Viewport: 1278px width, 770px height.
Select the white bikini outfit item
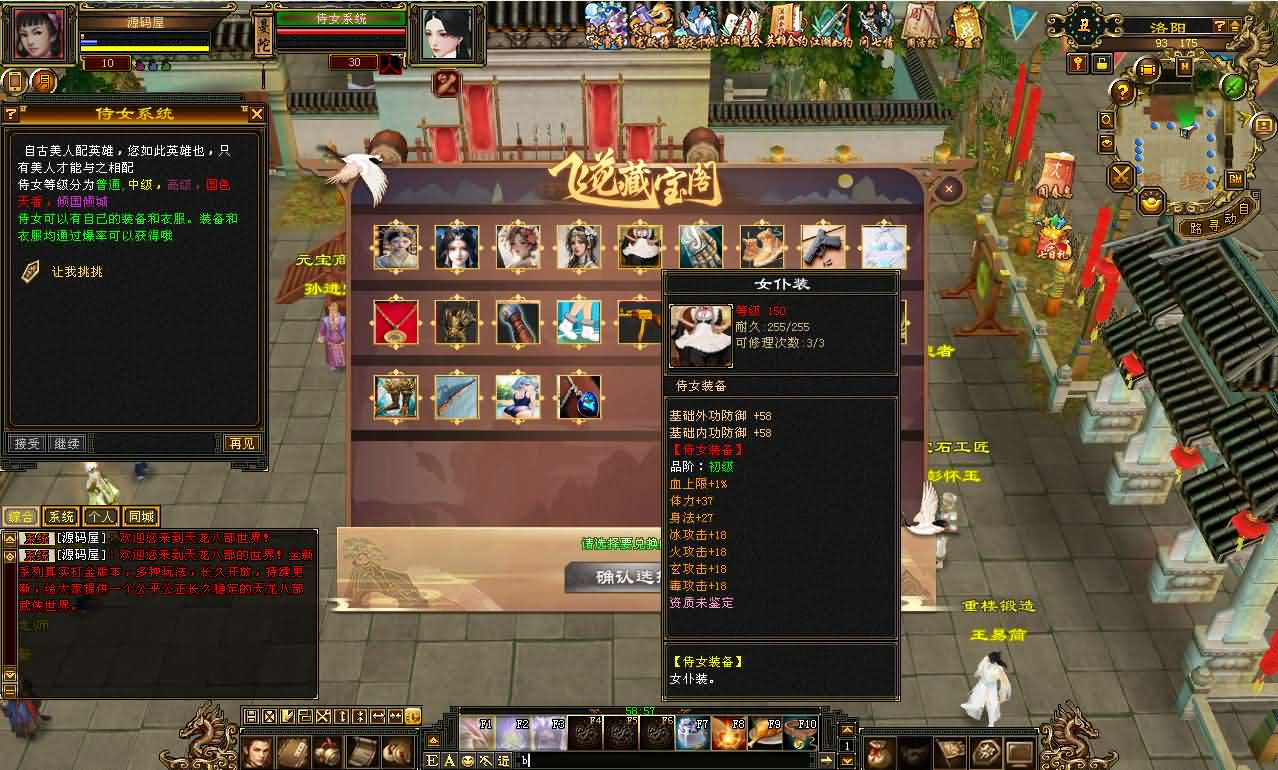[517, 397]
